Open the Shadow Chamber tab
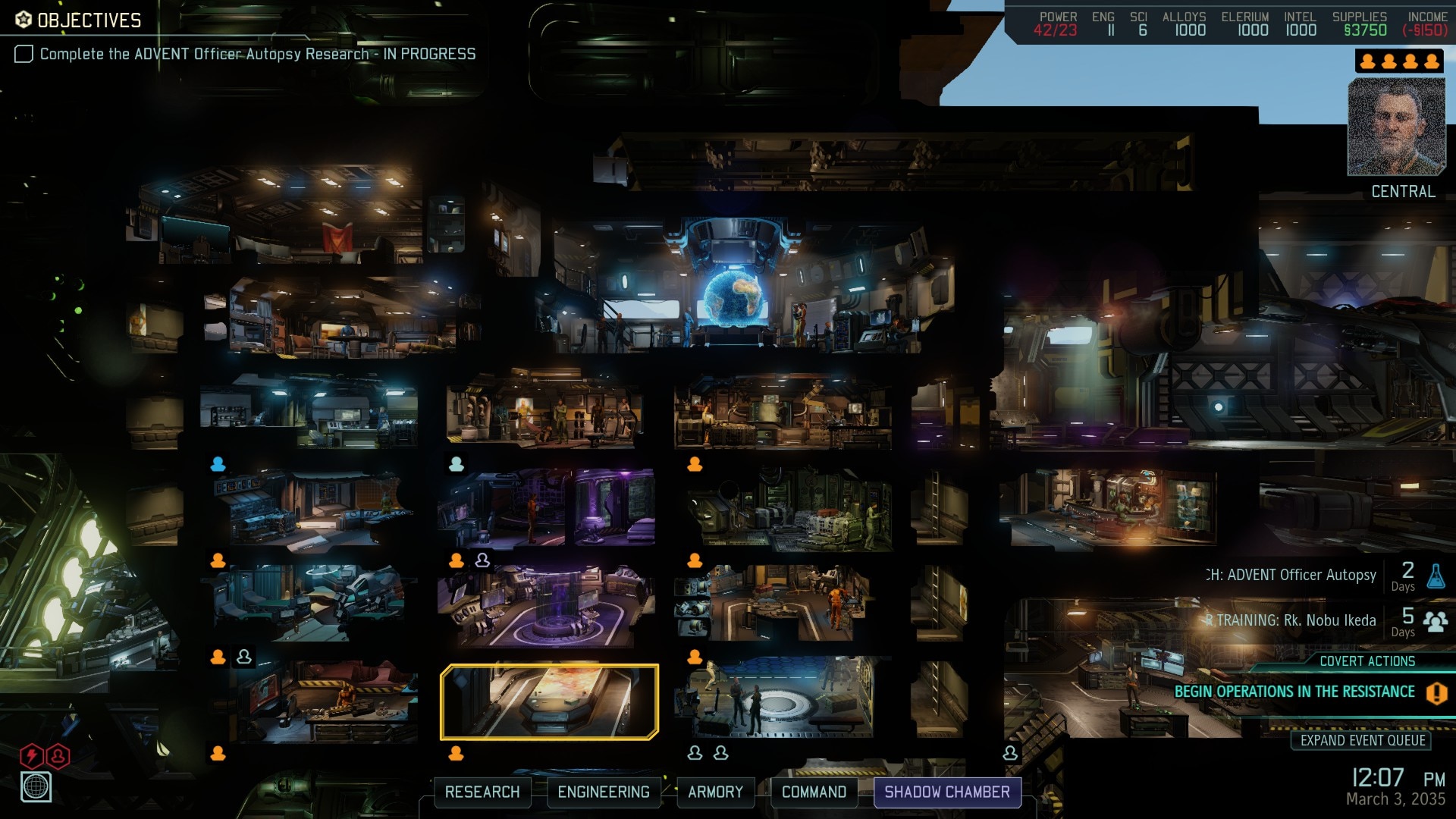Viewport: 1456px width, 819px height. pos(947,792)
